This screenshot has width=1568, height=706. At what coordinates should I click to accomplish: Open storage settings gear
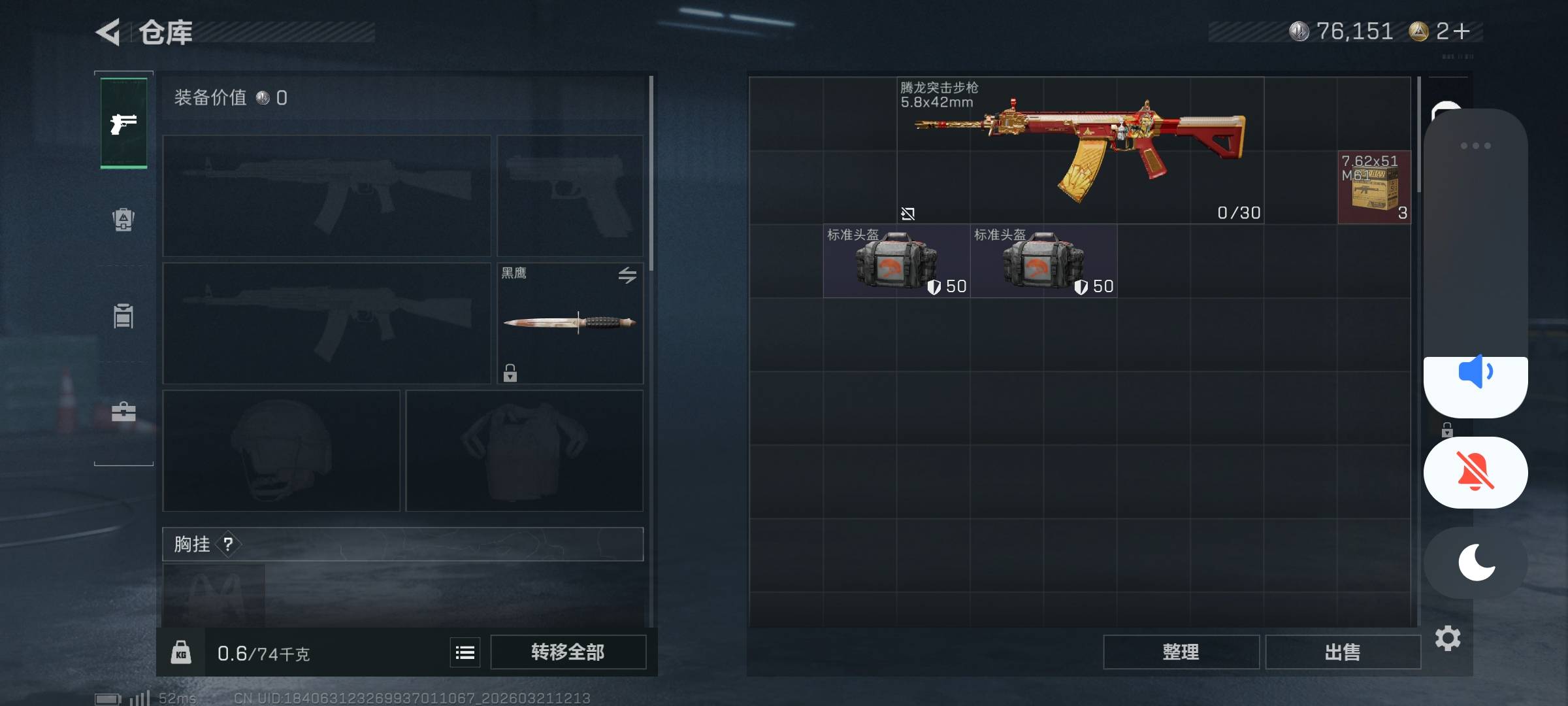[x=1448, y=638]
